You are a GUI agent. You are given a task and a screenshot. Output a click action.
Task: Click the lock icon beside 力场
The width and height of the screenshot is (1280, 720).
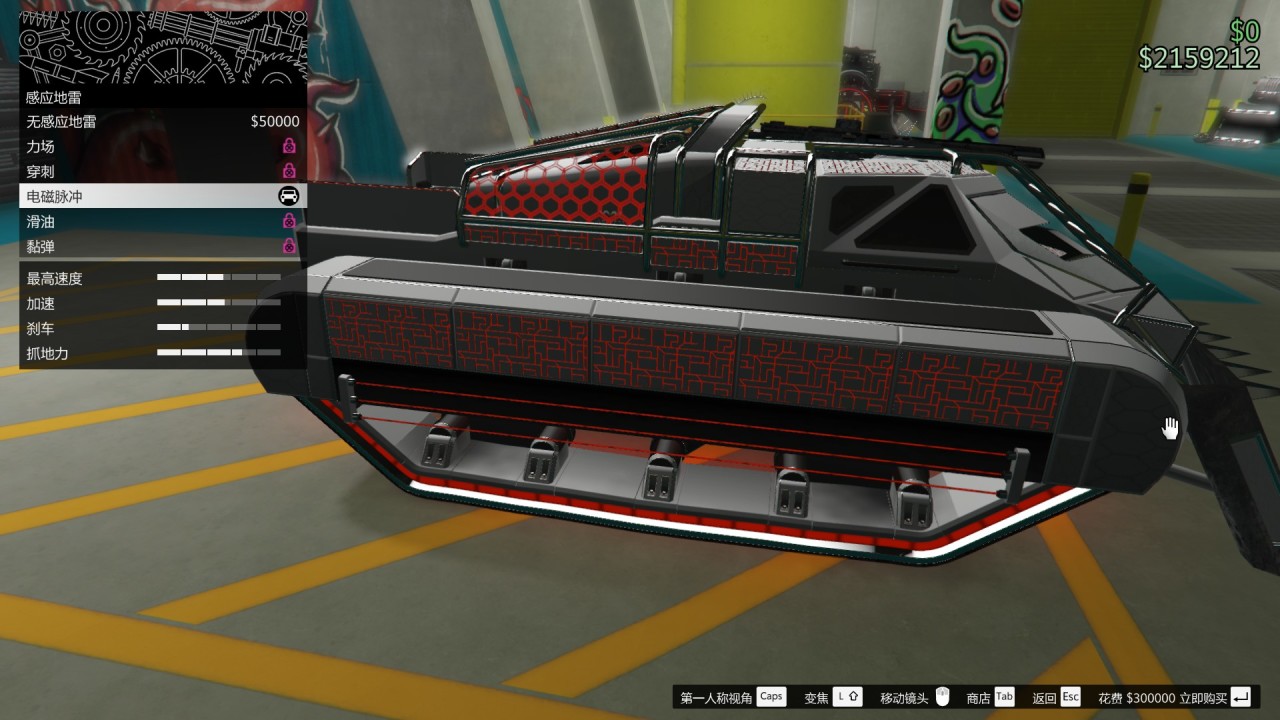(x=289, y=145)
